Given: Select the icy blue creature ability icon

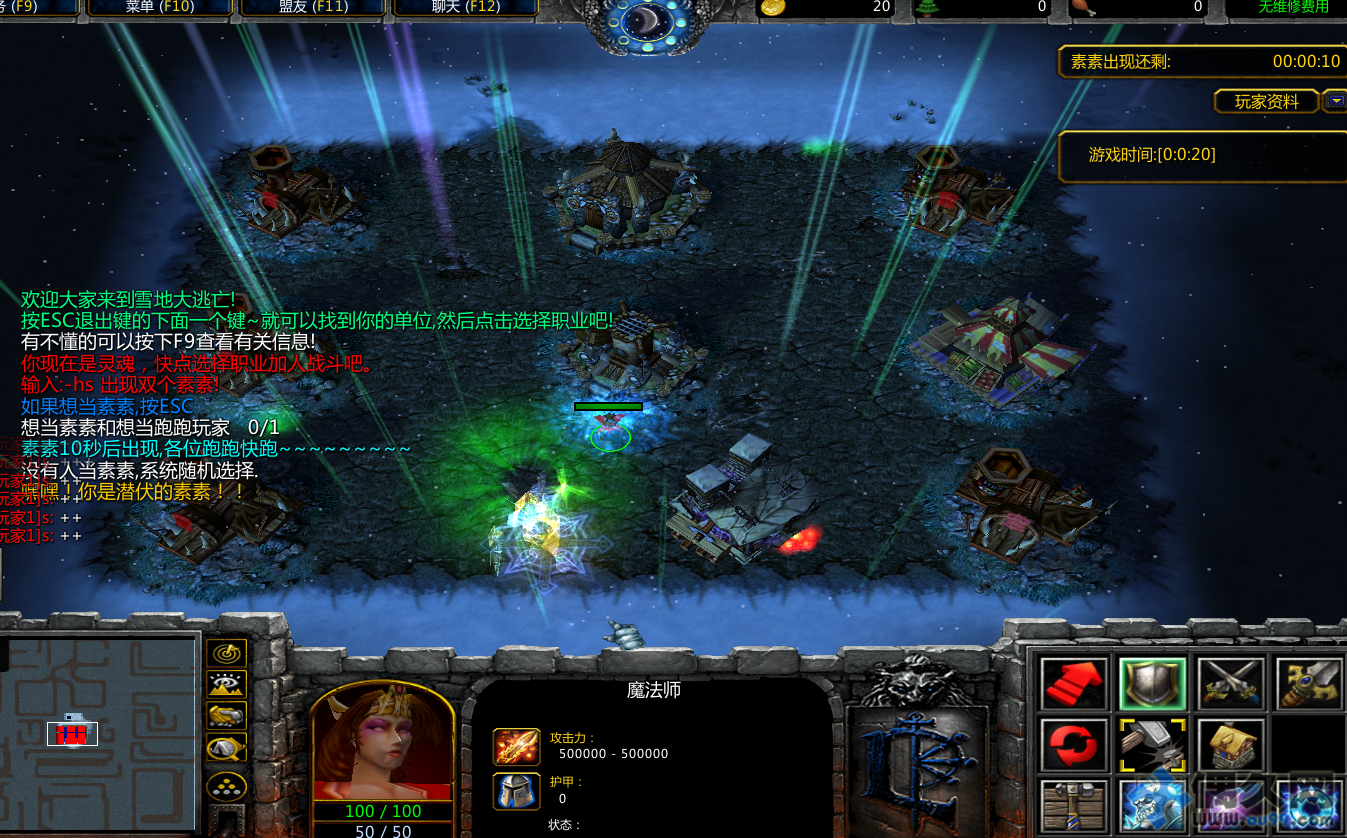Looking at the screenshot, I should tap(1152, 807).
